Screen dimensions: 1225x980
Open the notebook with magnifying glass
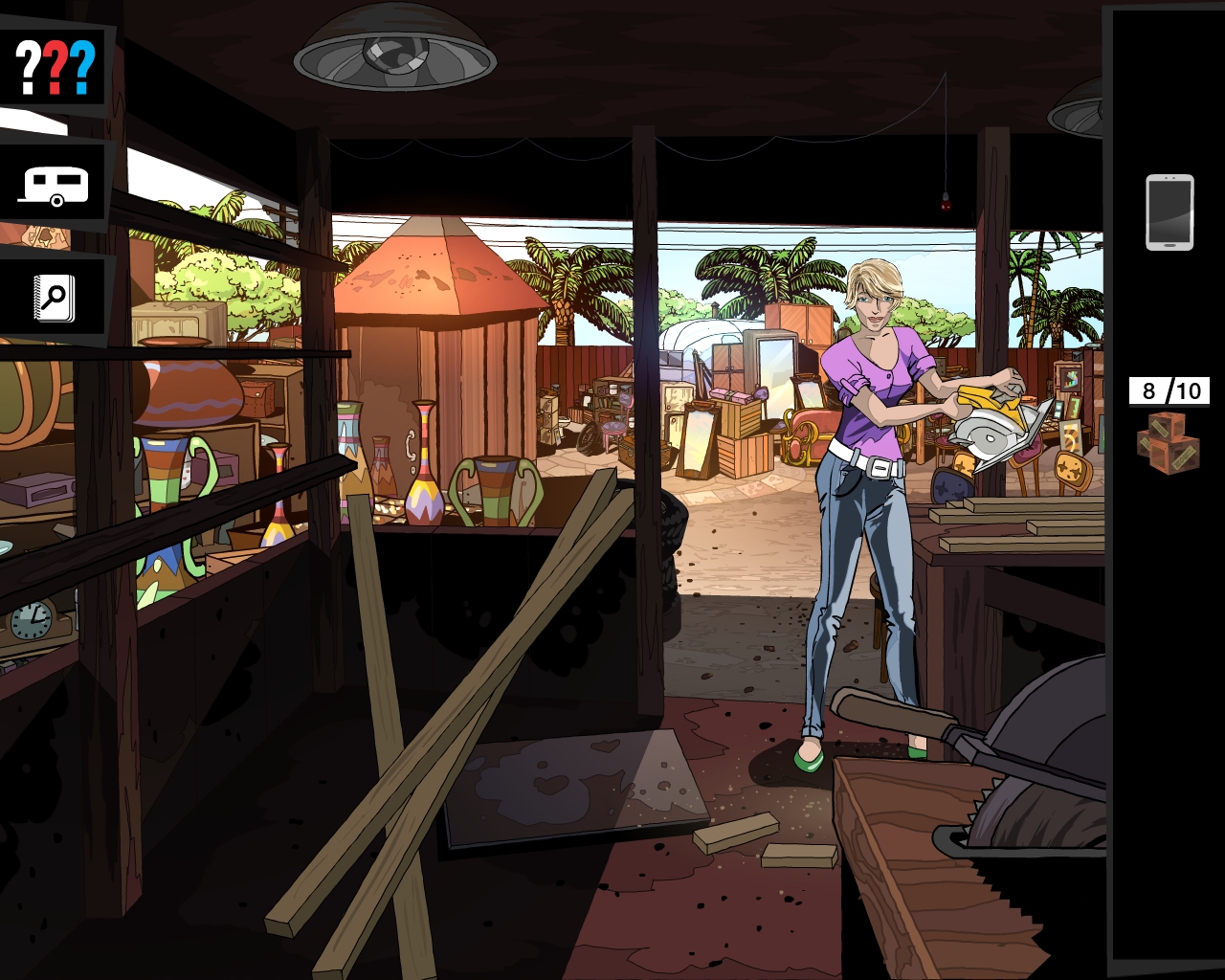point(54,299)
